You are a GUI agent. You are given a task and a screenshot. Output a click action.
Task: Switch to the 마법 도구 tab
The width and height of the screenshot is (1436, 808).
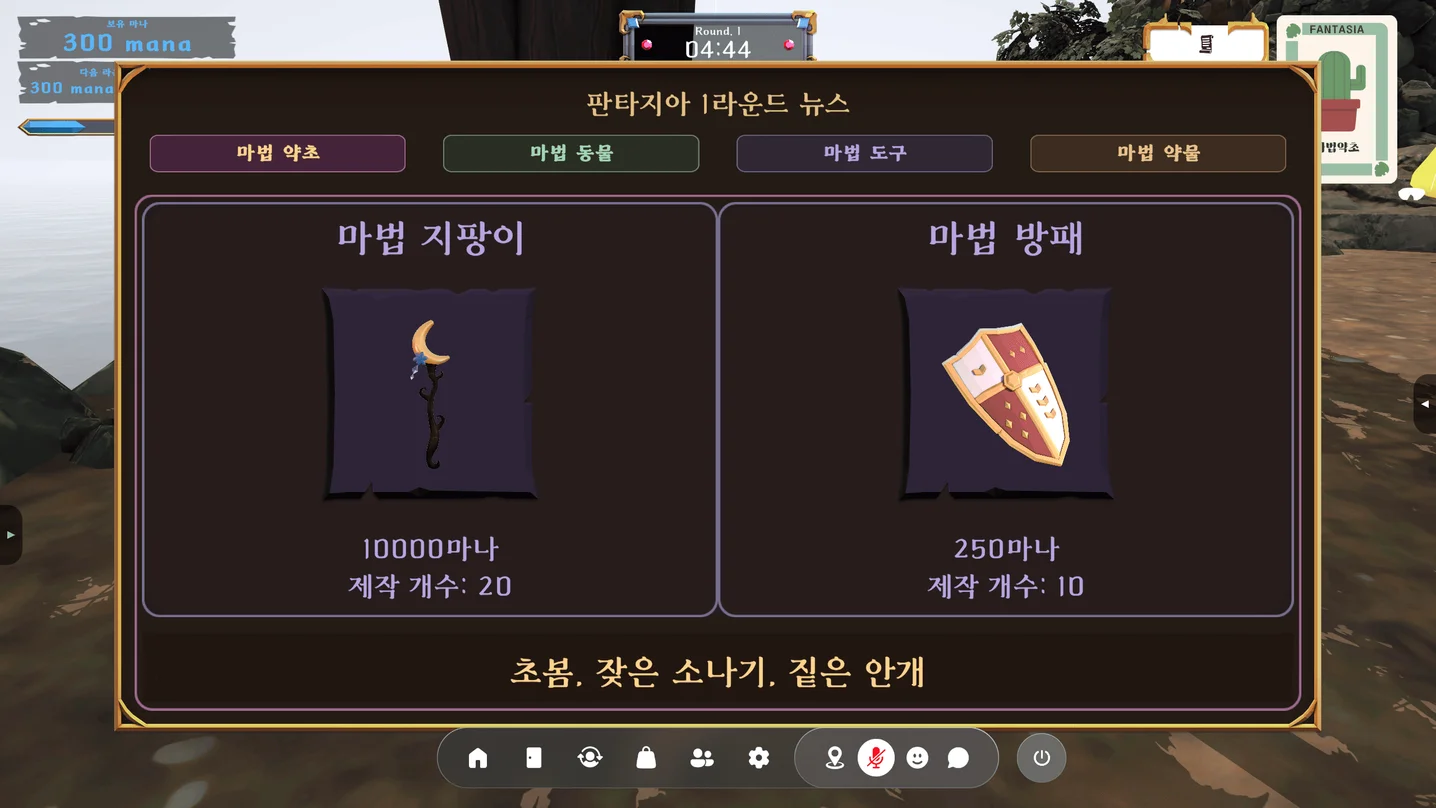pyautogui.click(x=864, y=153)
